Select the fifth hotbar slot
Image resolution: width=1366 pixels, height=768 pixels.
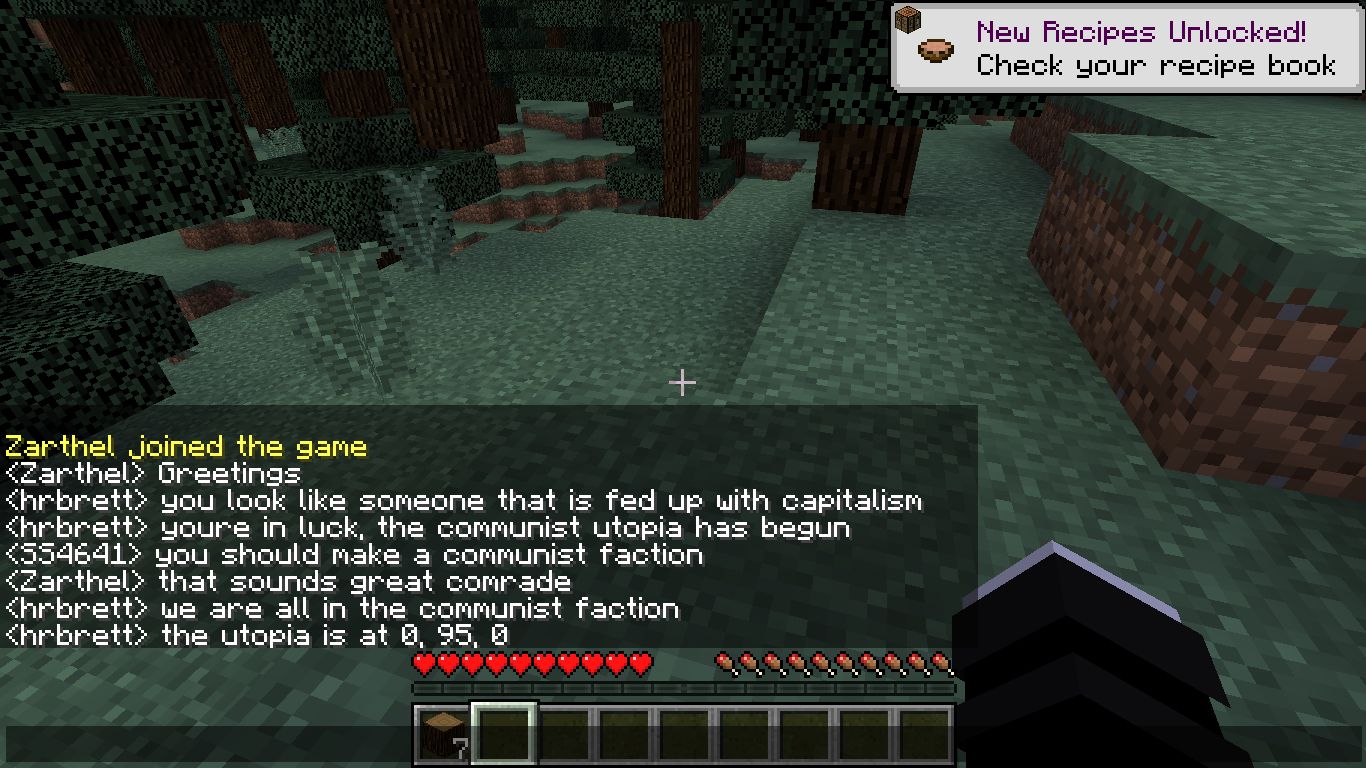685,732
